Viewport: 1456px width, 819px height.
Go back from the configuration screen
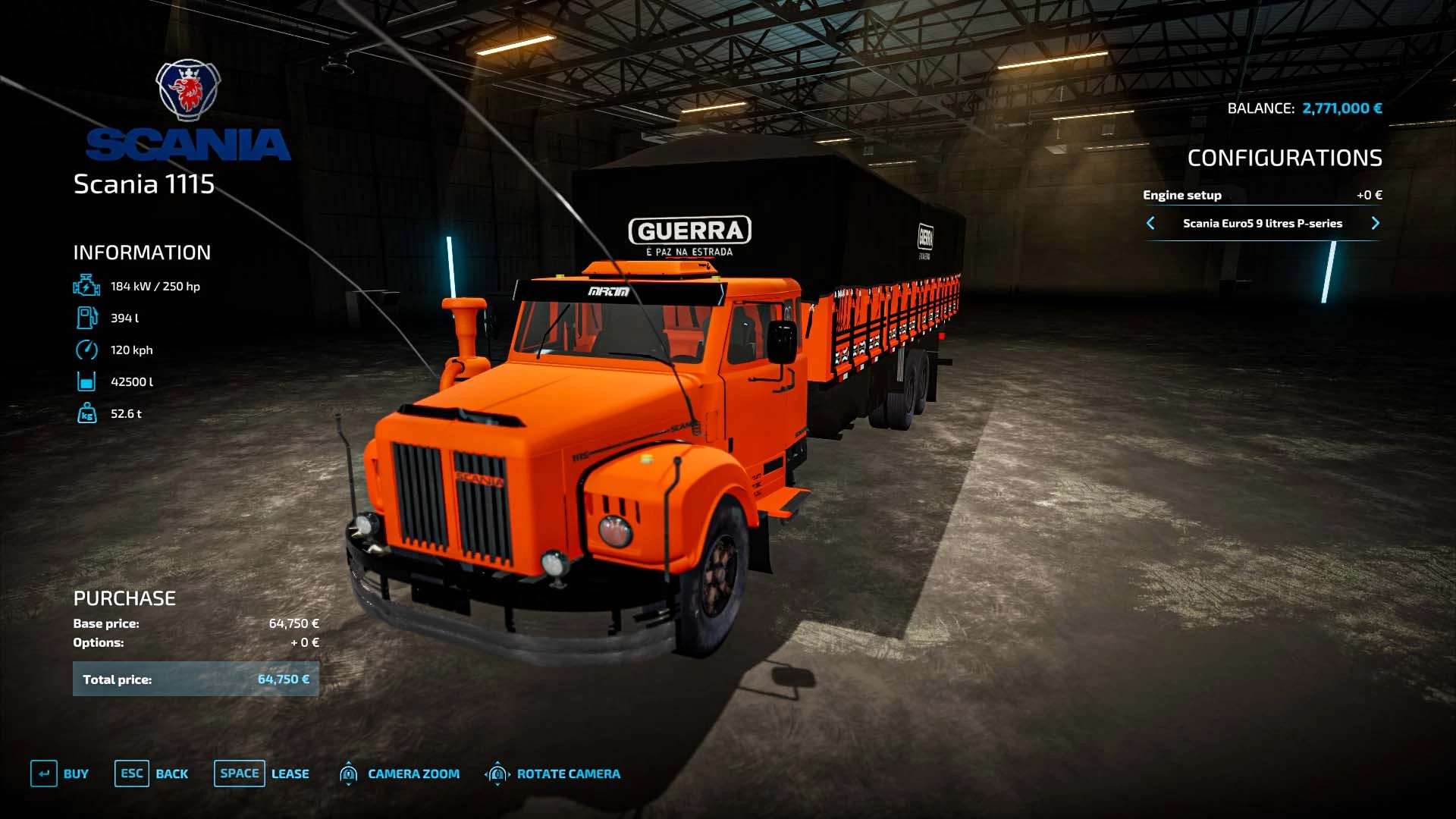pos(152,773)
